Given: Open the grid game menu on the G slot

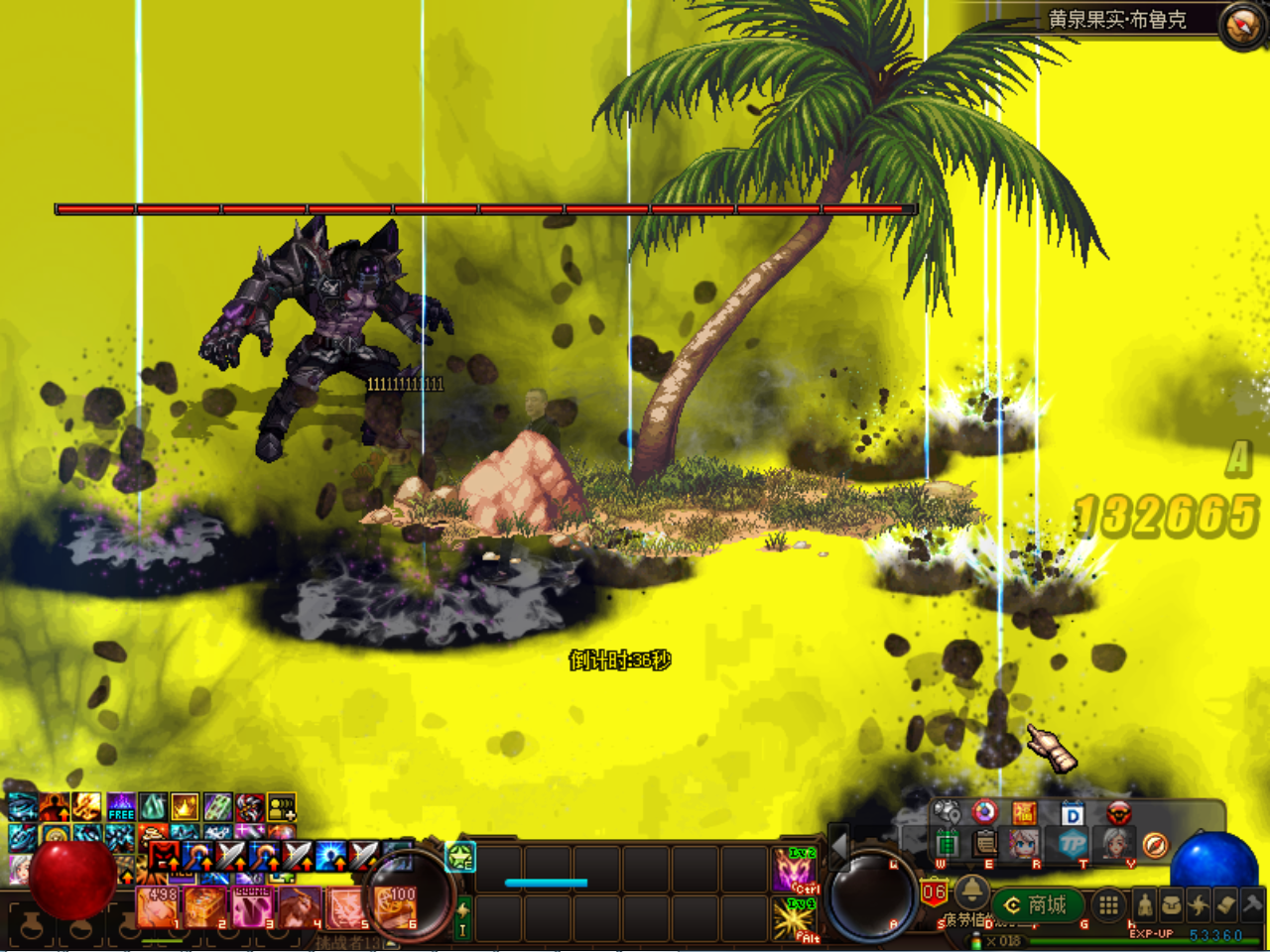Looking at the screenshot, I should point(1108,902).
